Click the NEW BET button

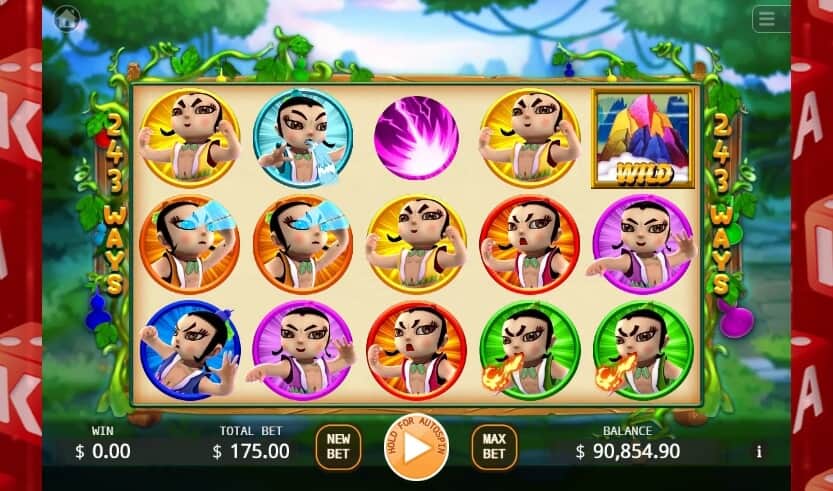coord(338,446)
